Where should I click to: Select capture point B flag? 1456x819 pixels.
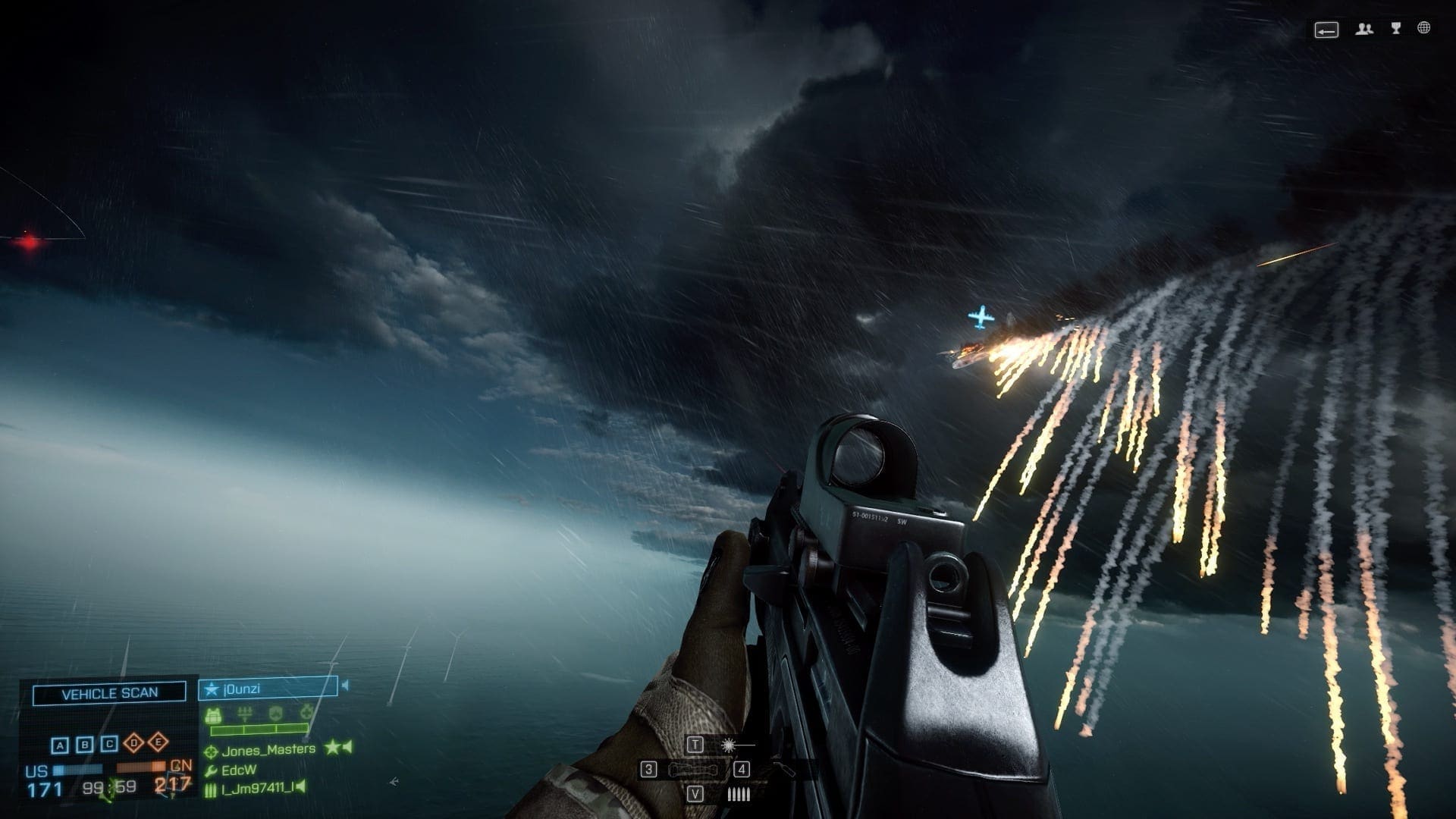[x=85, y=745]
